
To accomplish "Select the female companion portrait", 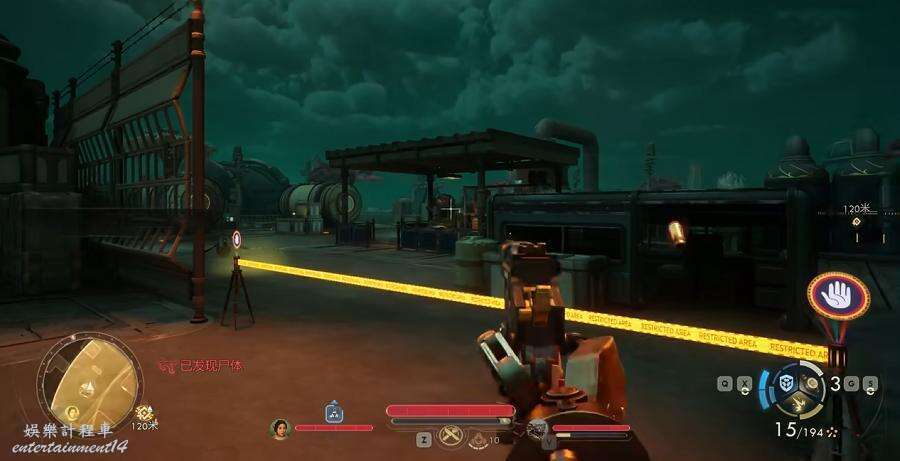I will pyautogui.click(x=279, y=428).
